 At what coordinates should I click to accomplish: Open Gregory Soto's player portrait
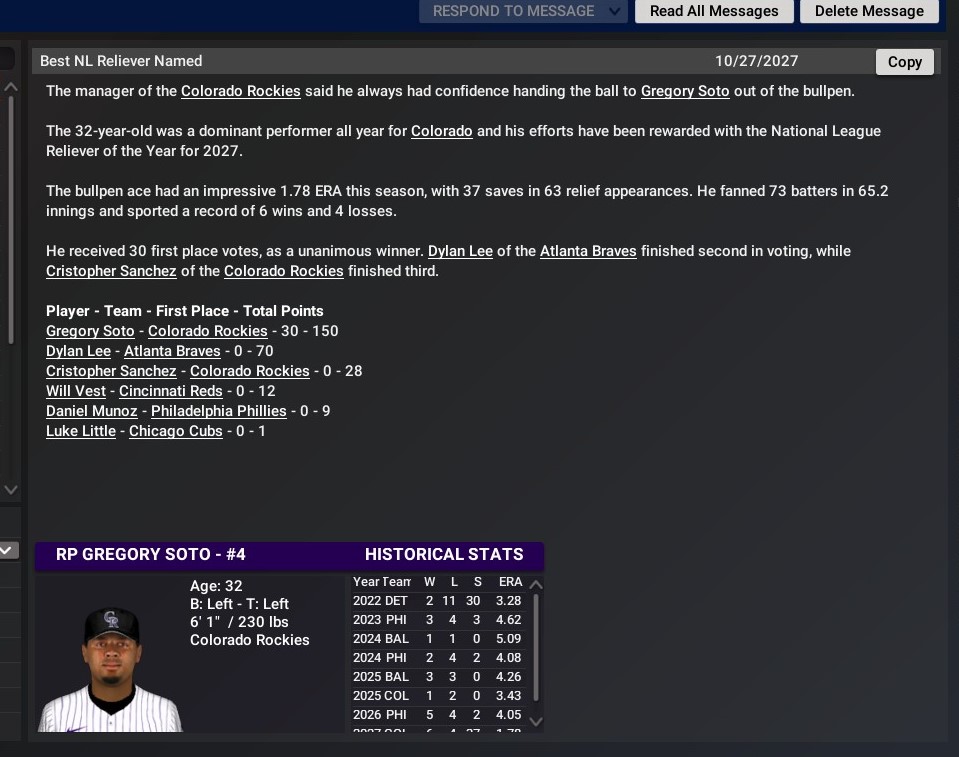pos(110,665)
